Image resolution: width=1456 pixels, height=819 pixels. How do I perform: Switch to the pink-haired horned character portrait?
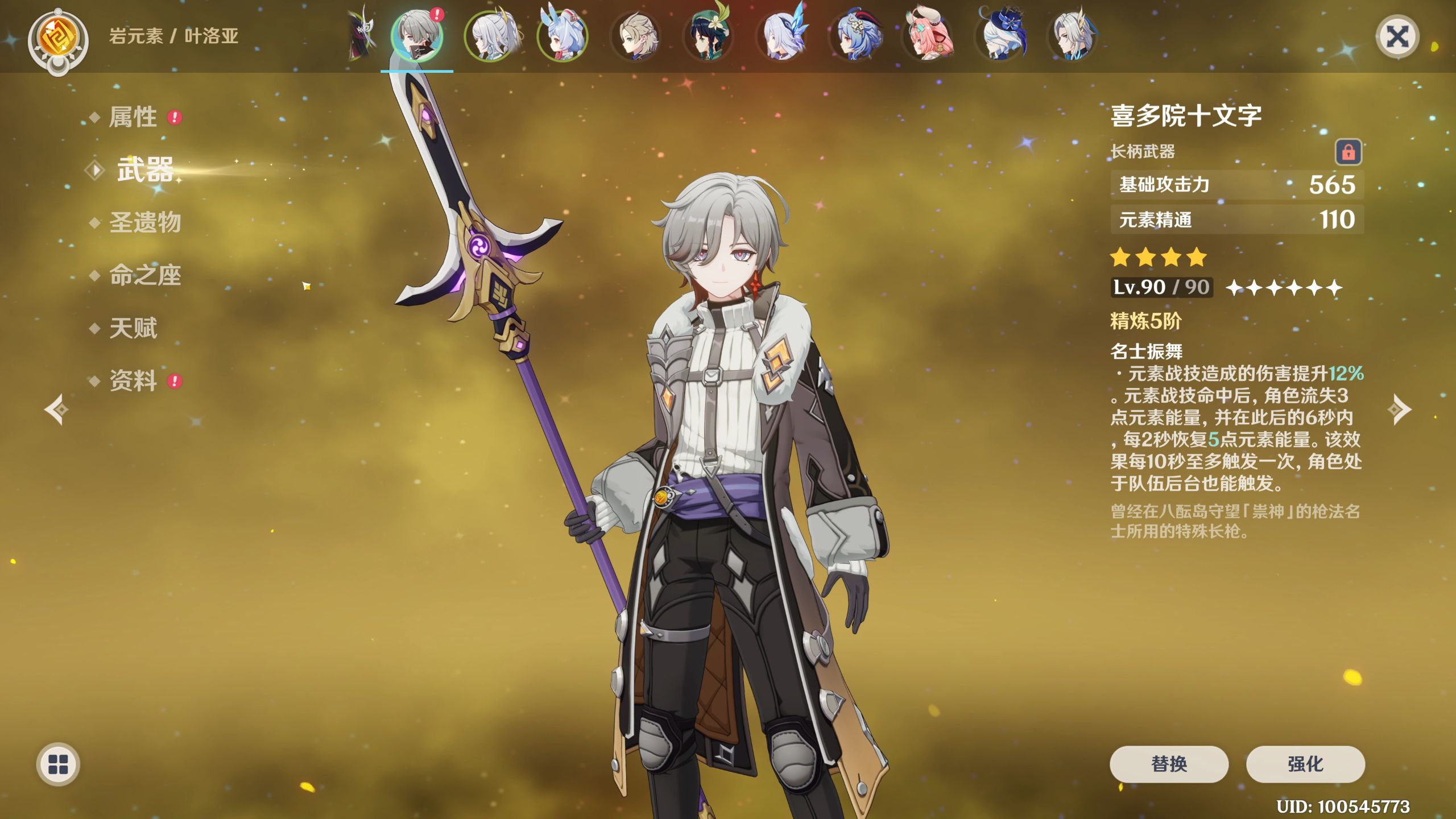pyautogui.click(x=928, y=36)
